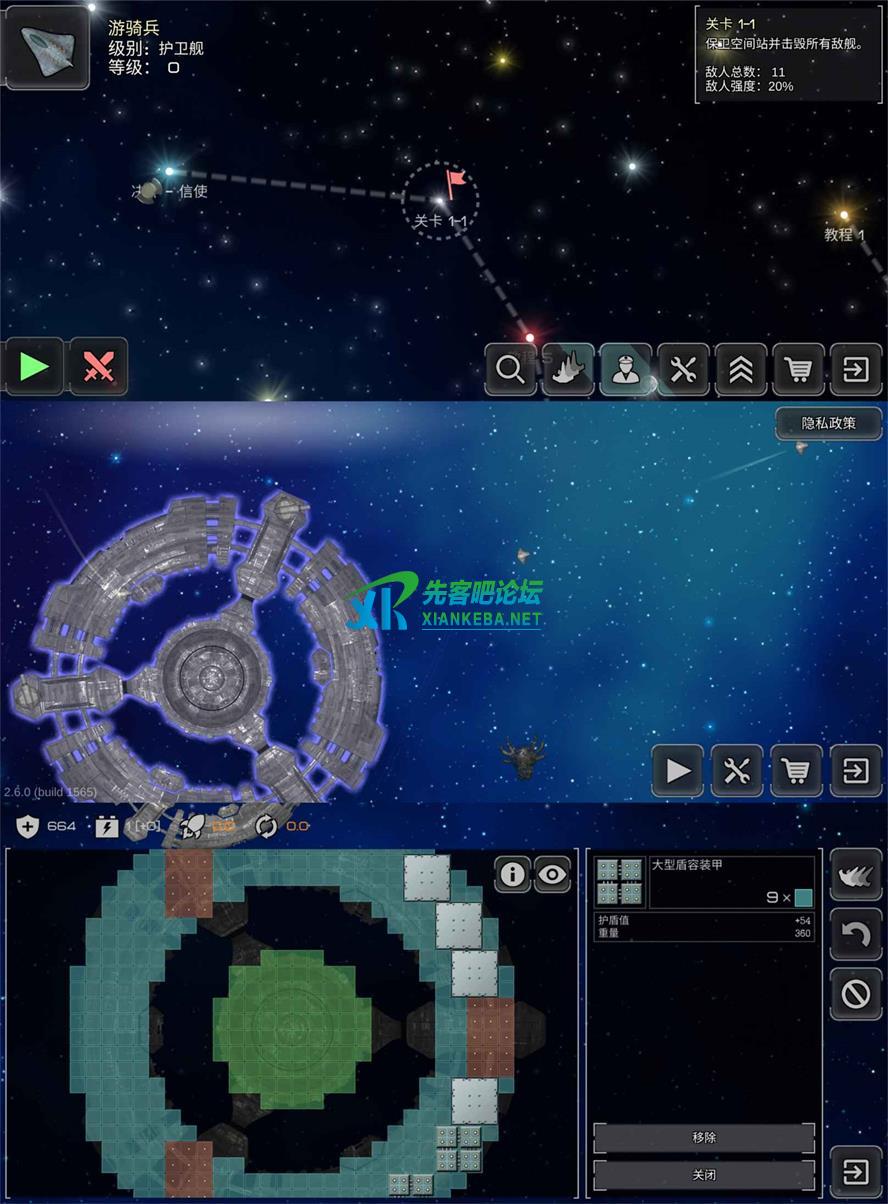The width and height of the screenshot is (888, 1204).
Task: Open the 隐私政策 privacy policy
Action: pos(829,423)
